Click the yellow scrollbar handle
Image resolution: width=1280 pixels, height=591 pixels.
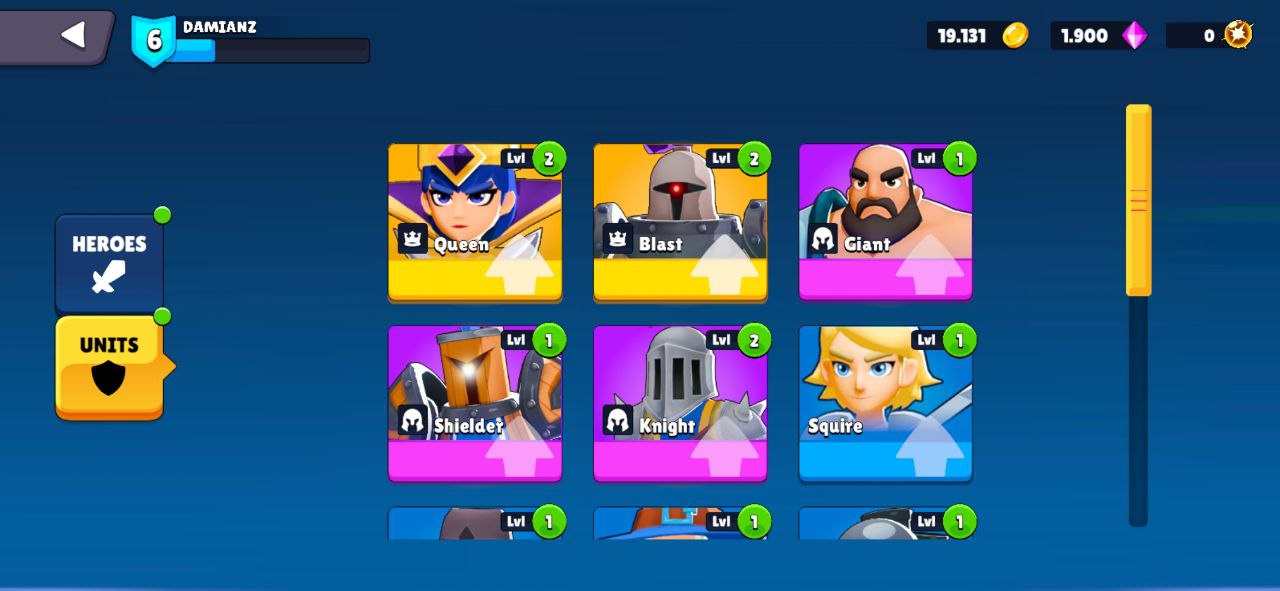point(1138,200)
